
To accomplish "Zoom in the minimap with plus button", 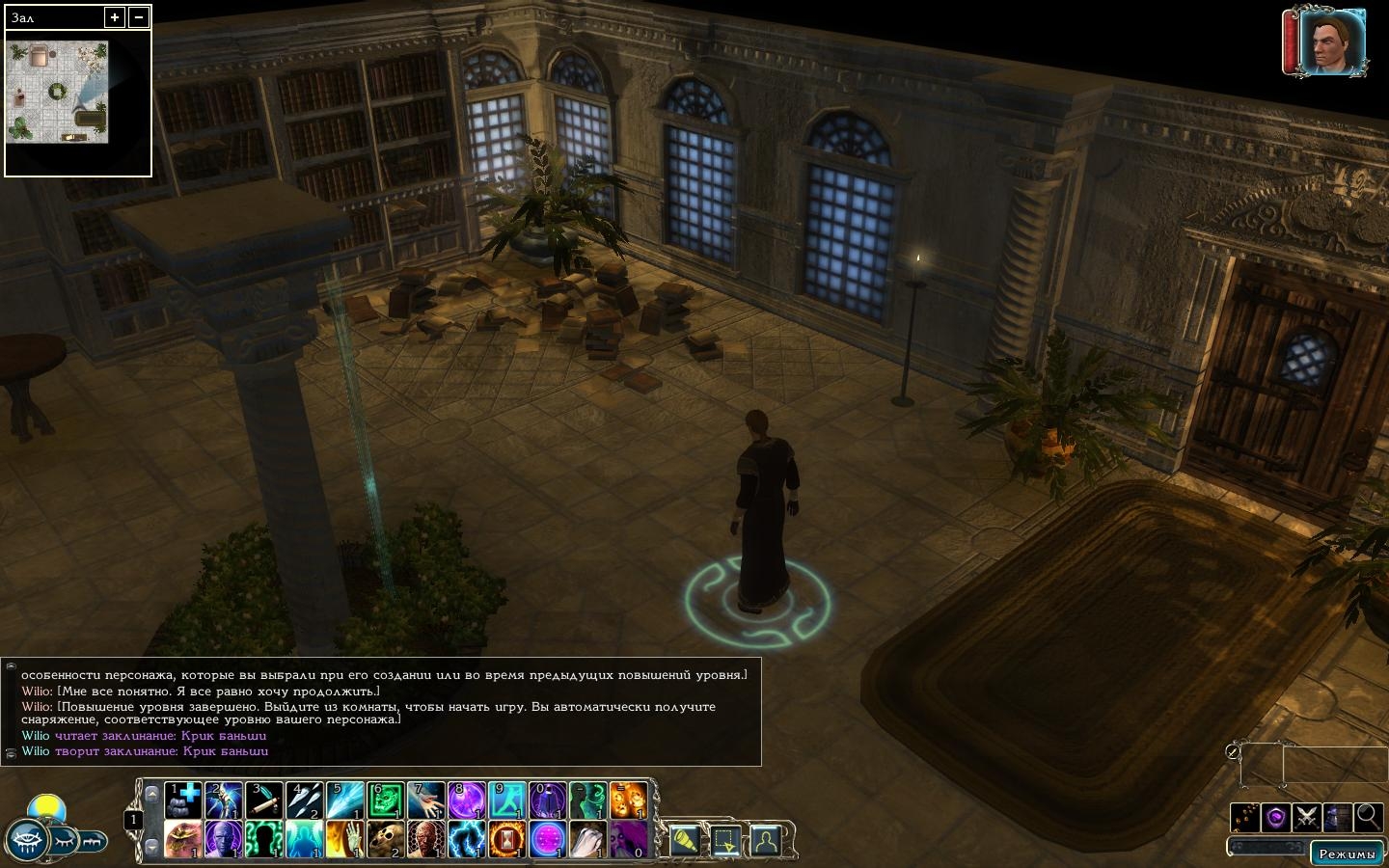I will click(x=115, y=17).
